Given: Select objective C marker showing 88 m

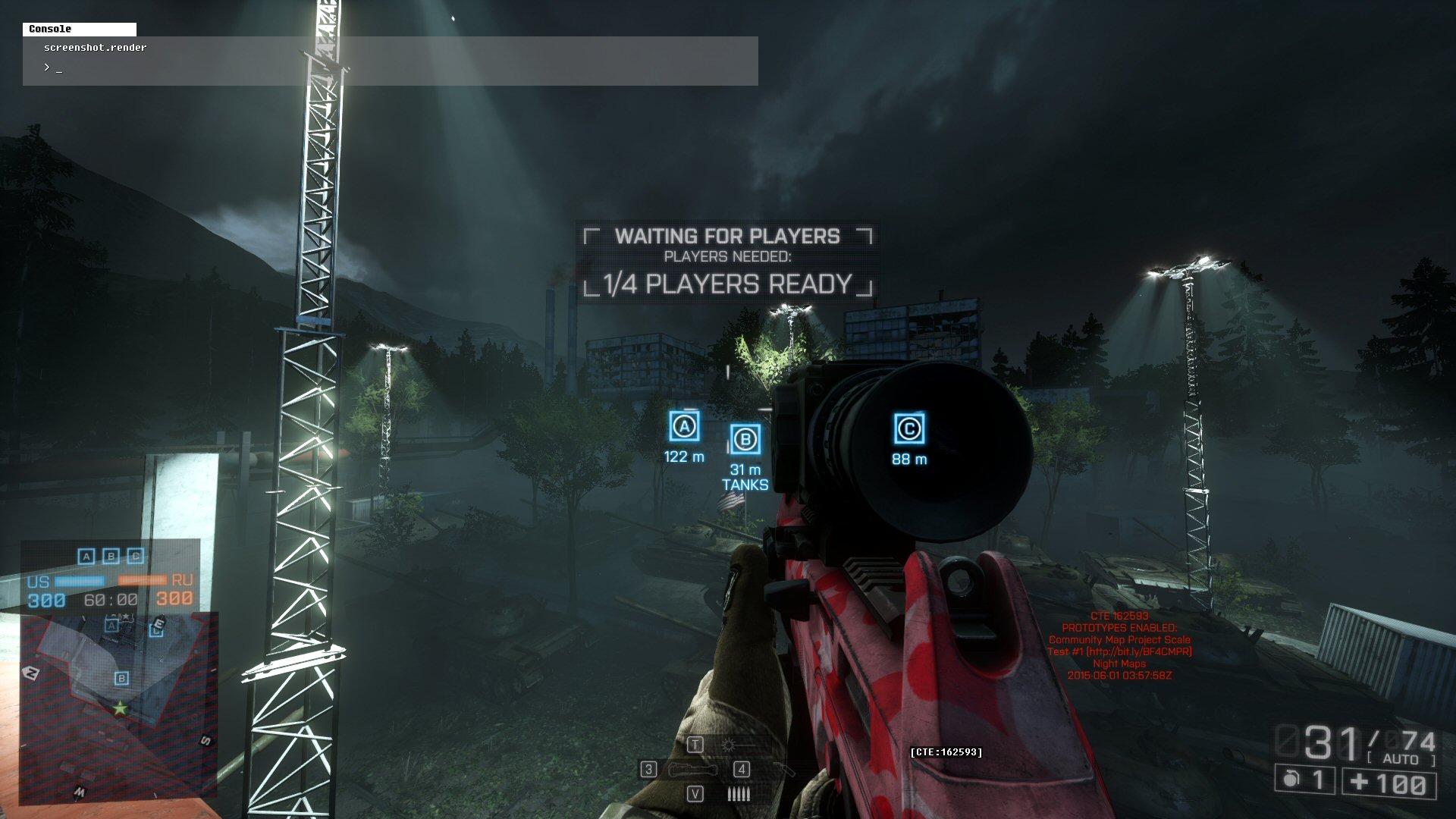Looking at the screenshot, I should (x=908, y=429).
